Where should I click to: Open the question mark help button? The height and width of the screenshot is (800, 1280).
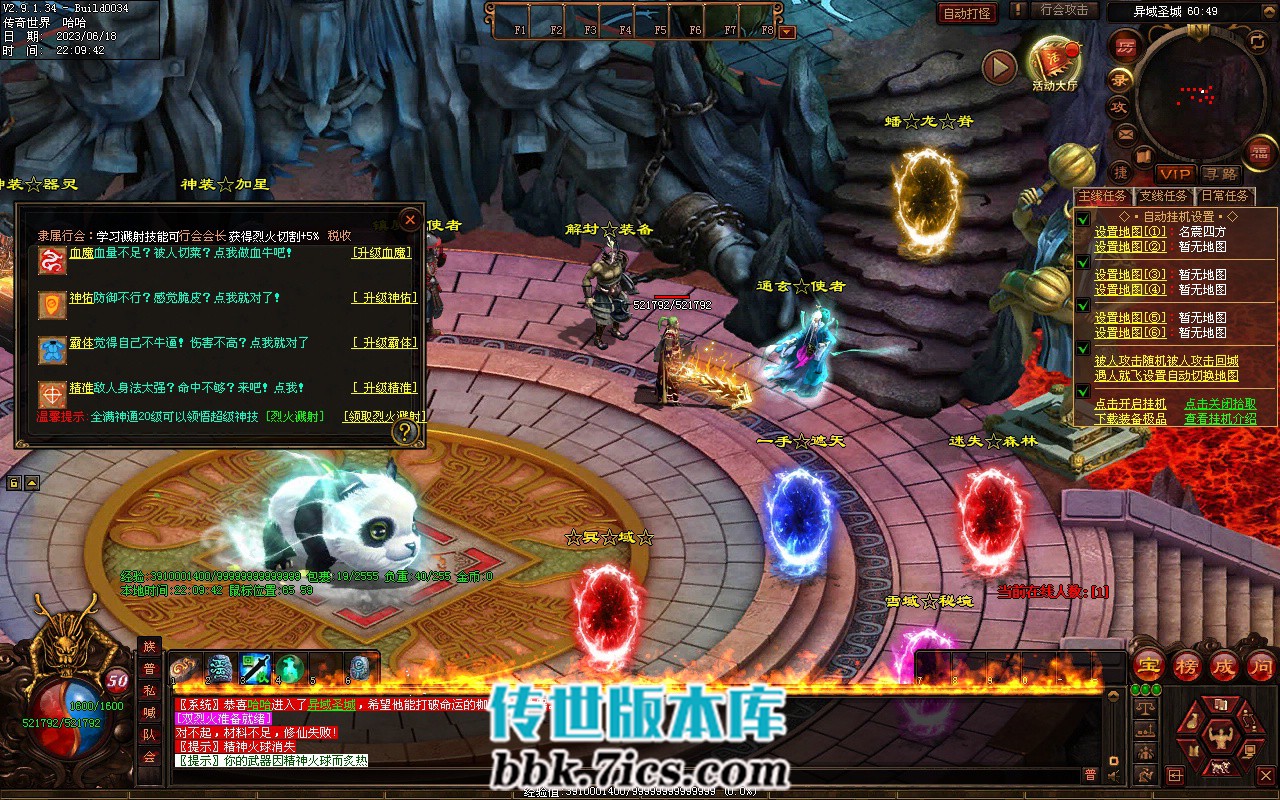pos(405,432)
